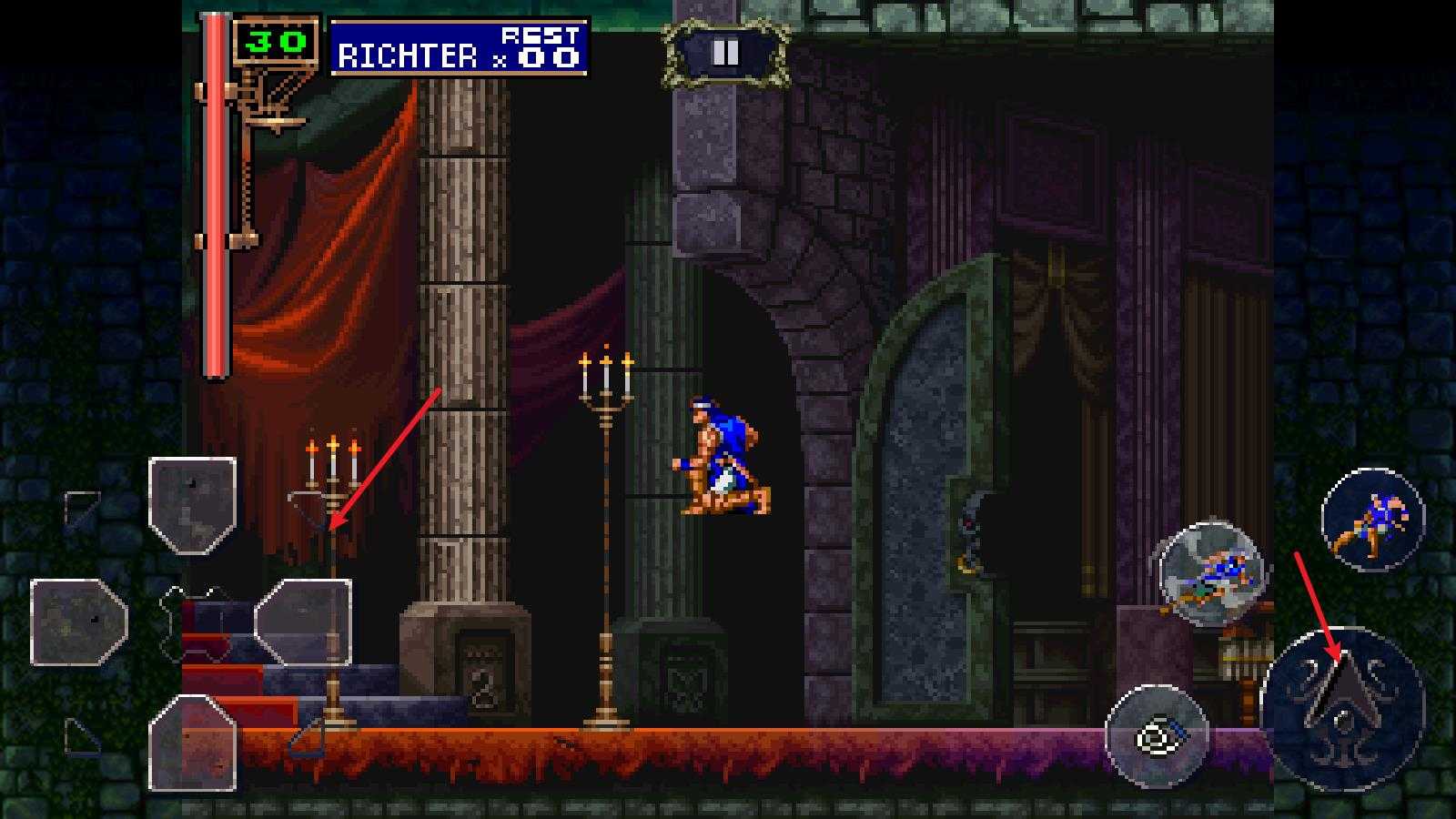Activate the whip attack button

click(1371, 520)
